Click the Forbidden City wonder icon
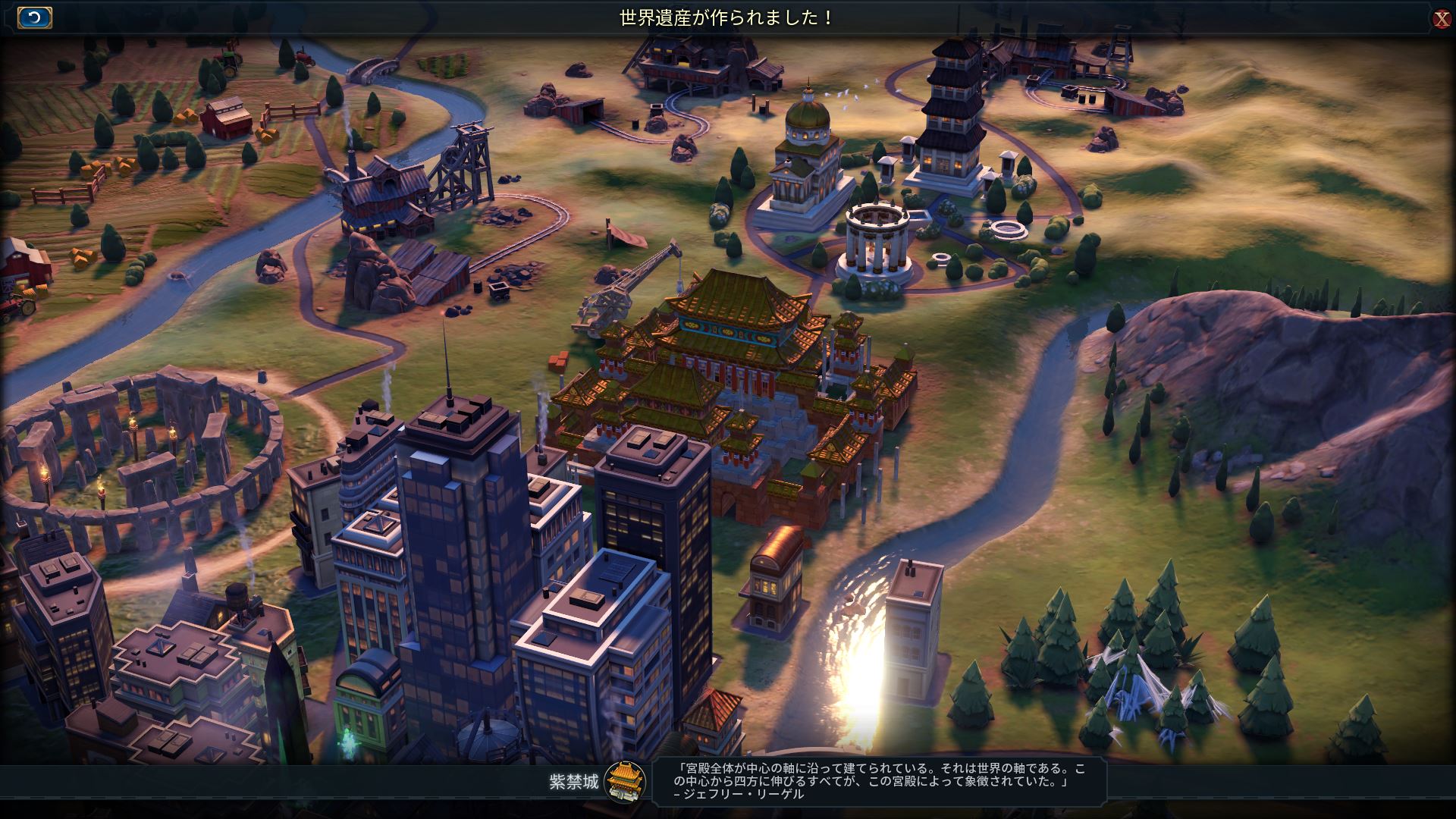The width and height of the screenshot is (1456, 819). click(626, 782)
